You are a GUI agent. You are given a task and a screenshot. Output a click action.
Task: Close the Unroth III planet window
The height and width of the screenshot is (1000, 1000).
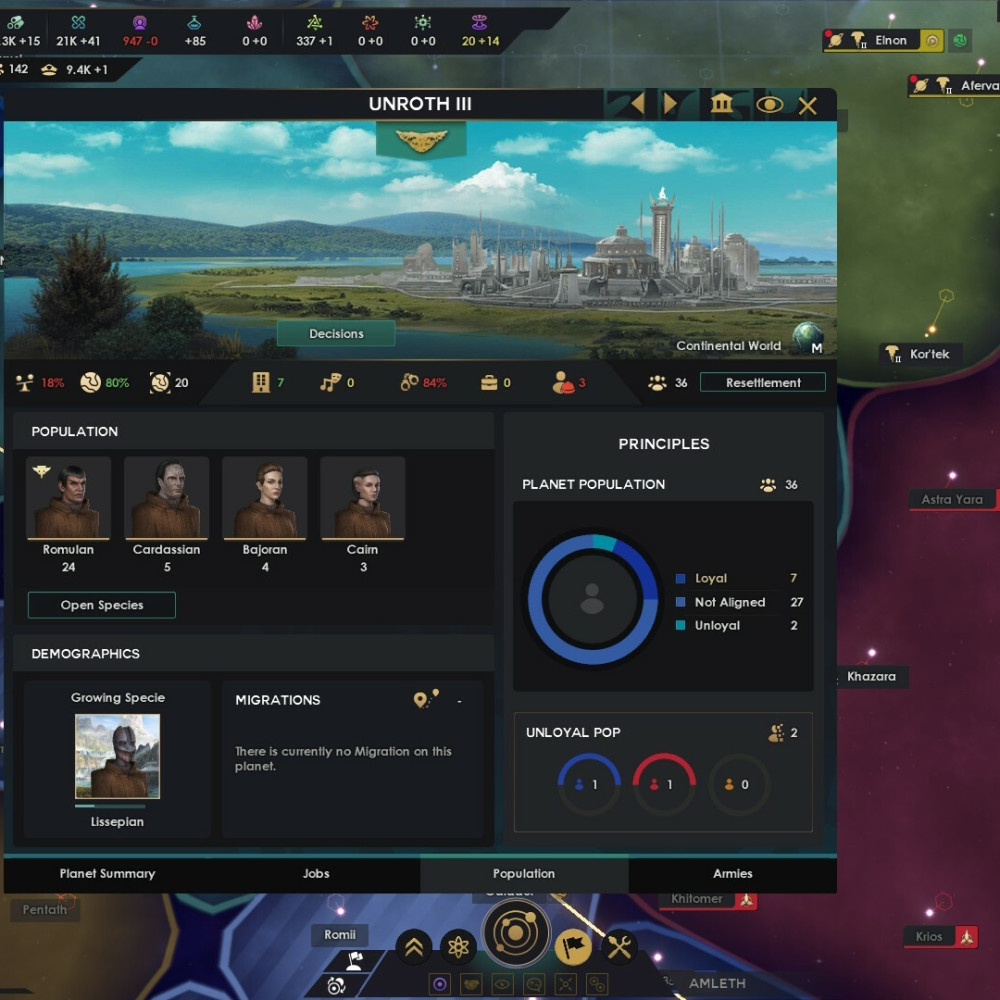pyautogui.click(x=808, y=105)
